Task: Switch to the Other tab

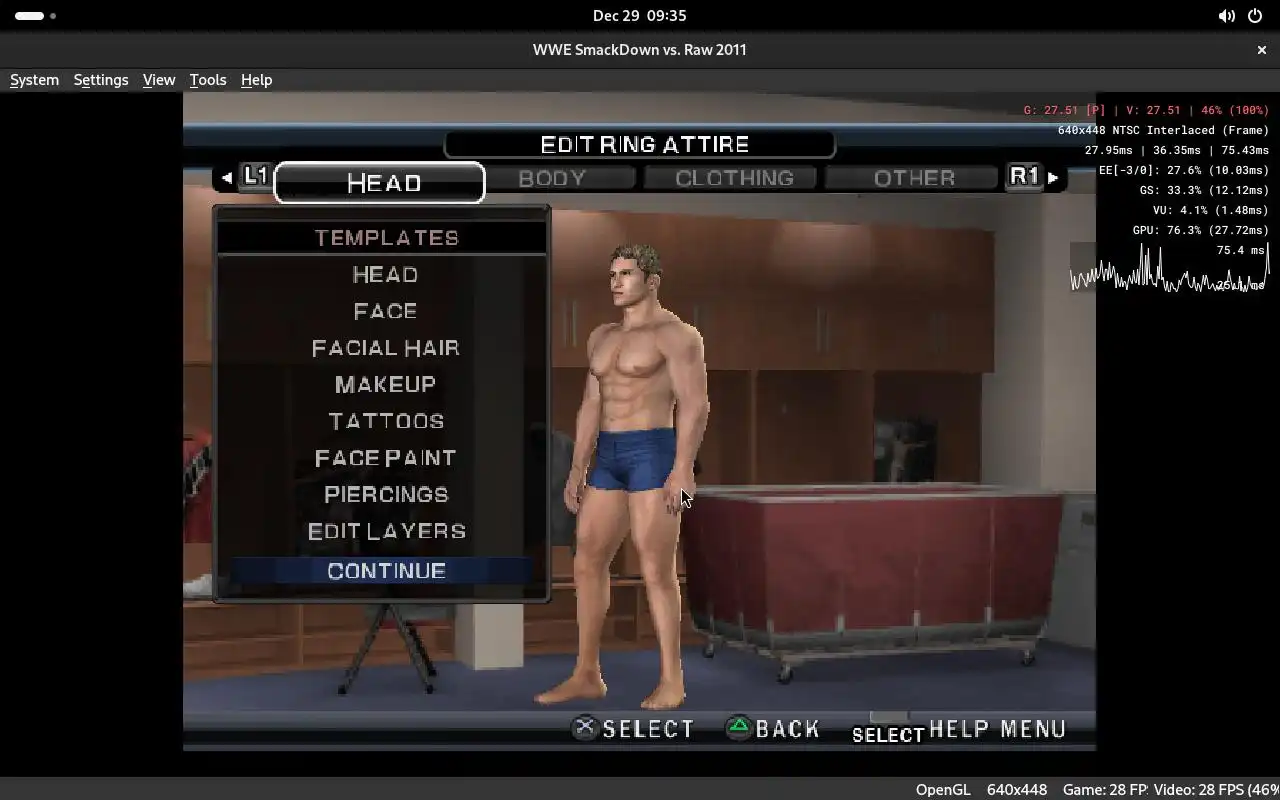Action: 913,178
